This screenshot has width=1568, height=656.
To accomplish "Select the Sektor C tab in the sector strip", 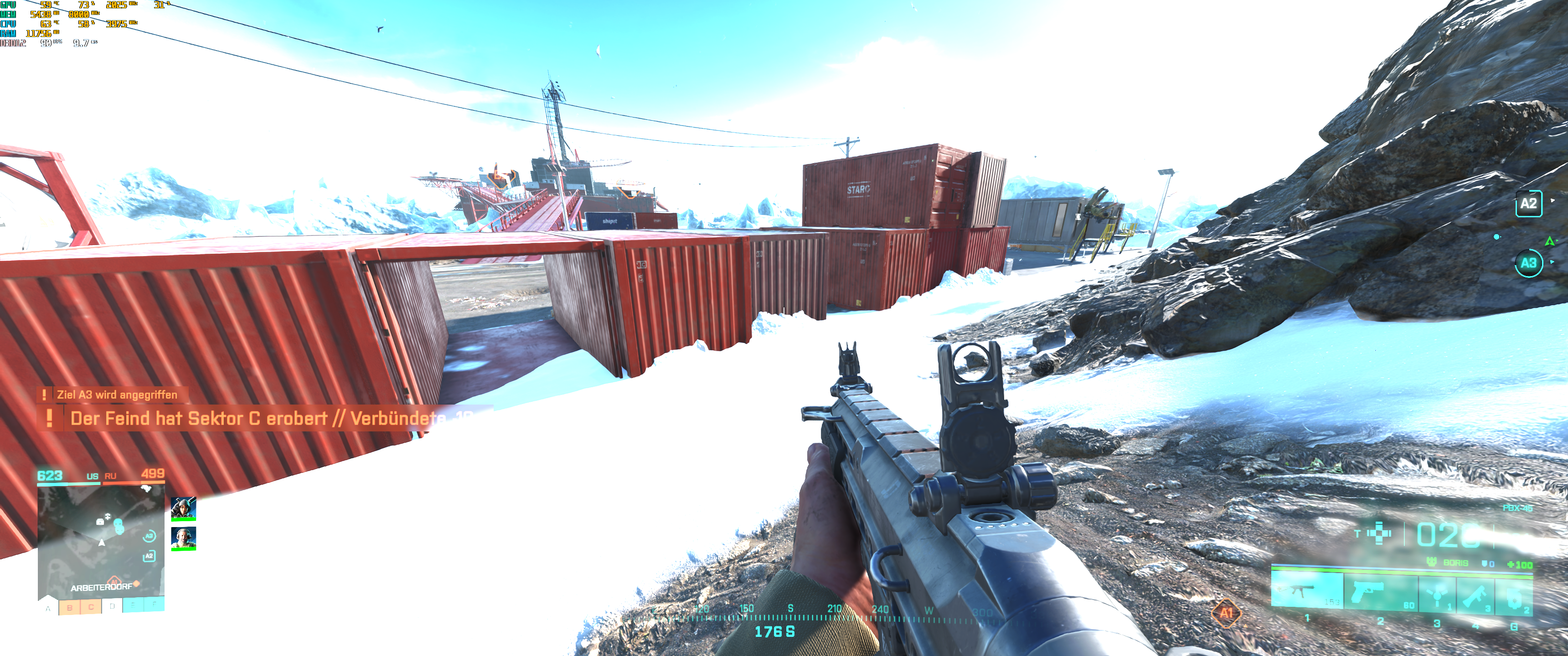I will click(91, 608).
